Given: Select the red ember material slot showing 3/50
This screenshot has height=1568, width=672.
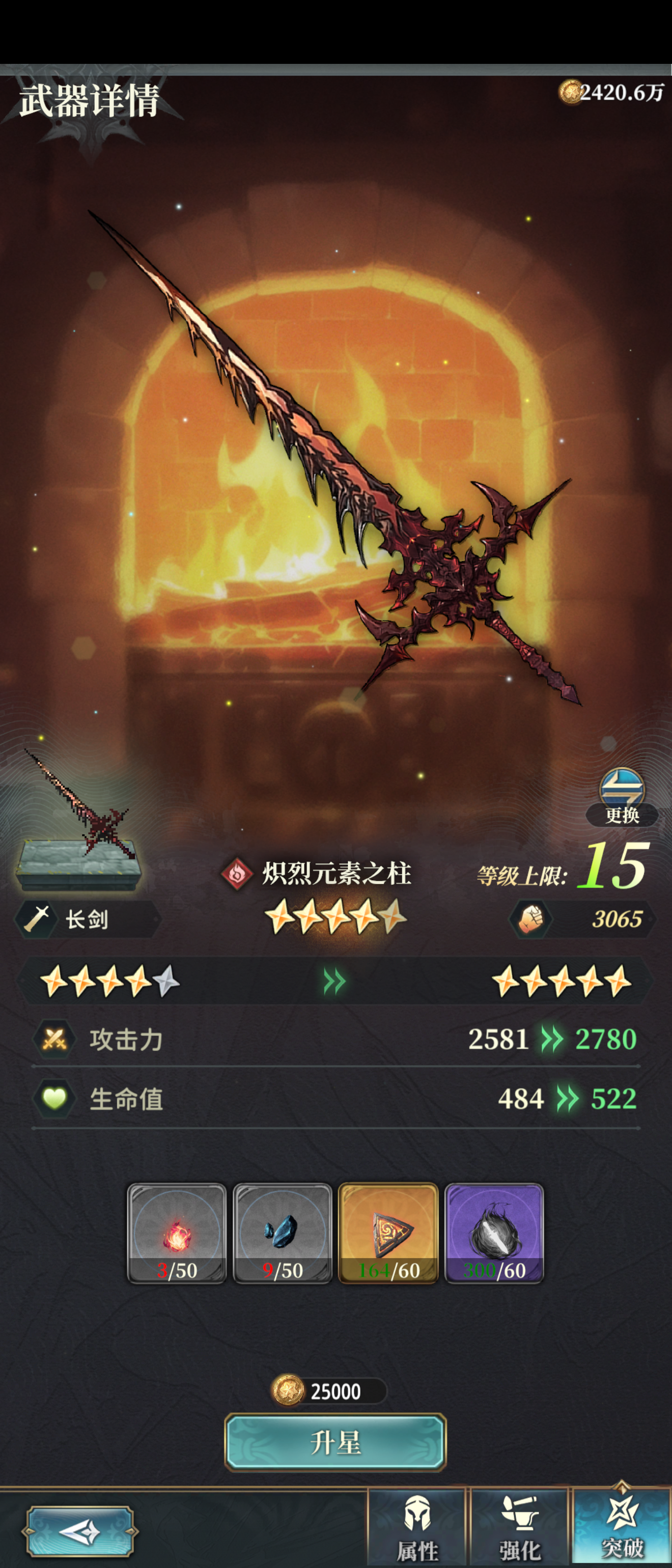Looking at the screenshot, I should click(178, 1232).
